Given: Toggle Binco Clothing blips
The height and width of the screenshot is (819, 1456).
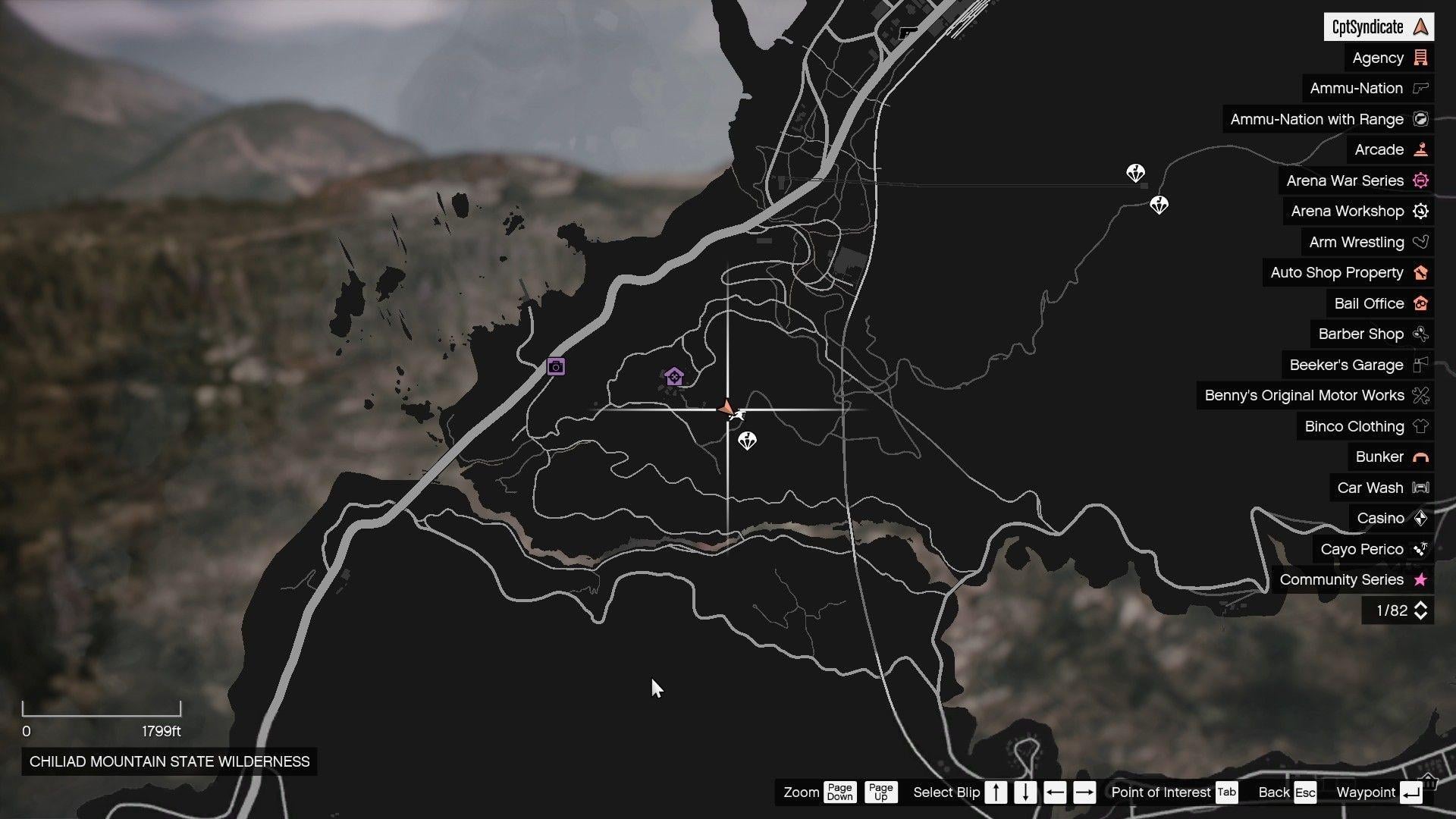Looking at the screenshot, I should (1420, 426).
